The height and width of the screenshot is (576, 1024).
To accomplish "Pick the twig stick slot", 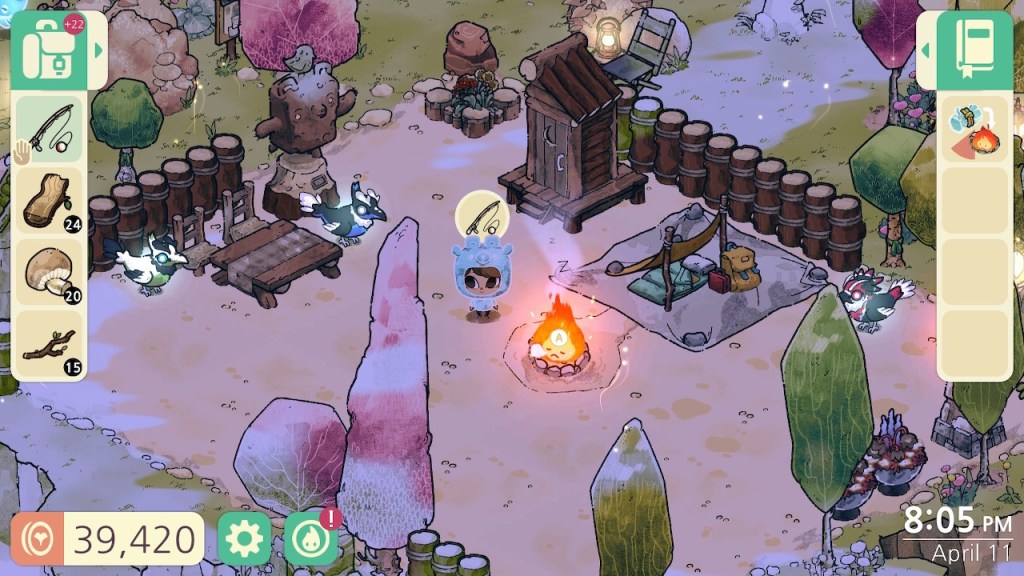I will [x=50, y=345].
